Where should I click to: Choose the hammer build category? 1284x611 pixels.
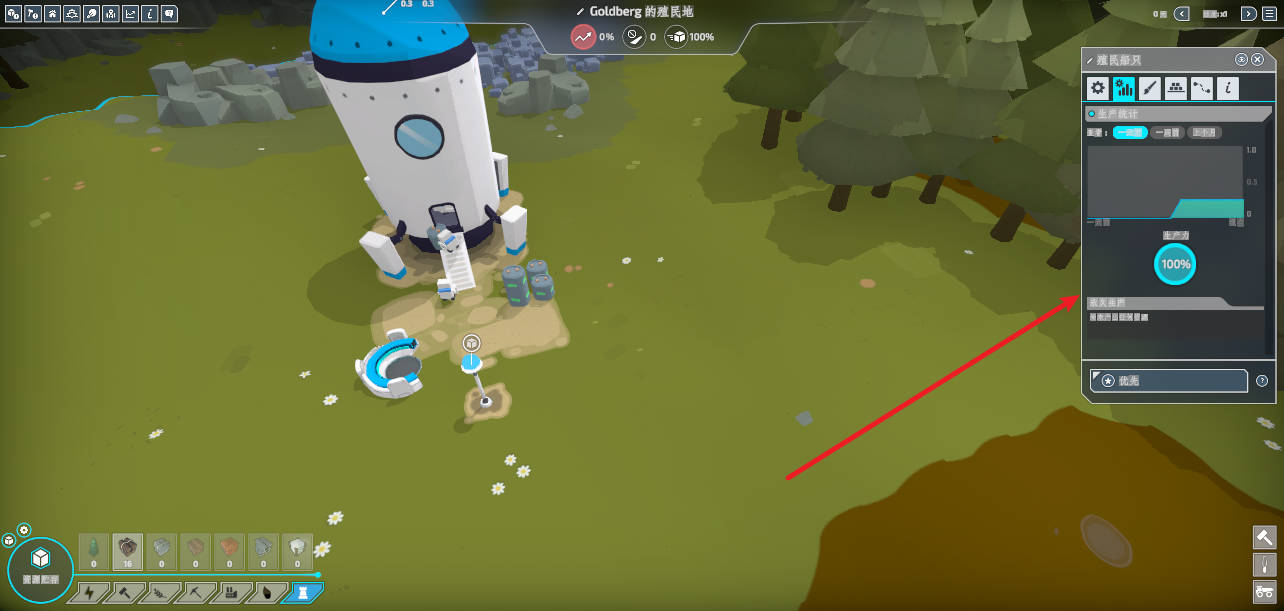coord(125,594)
